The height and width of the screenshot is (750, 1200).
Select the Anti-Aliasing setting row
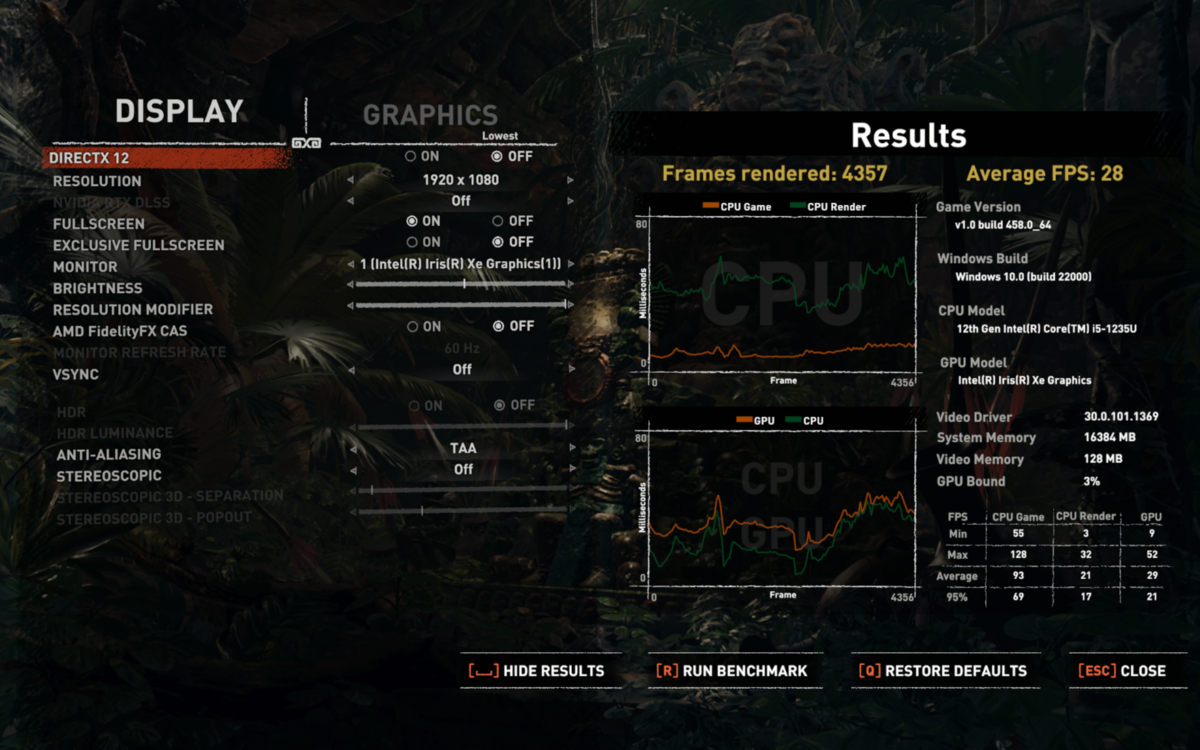108,454
